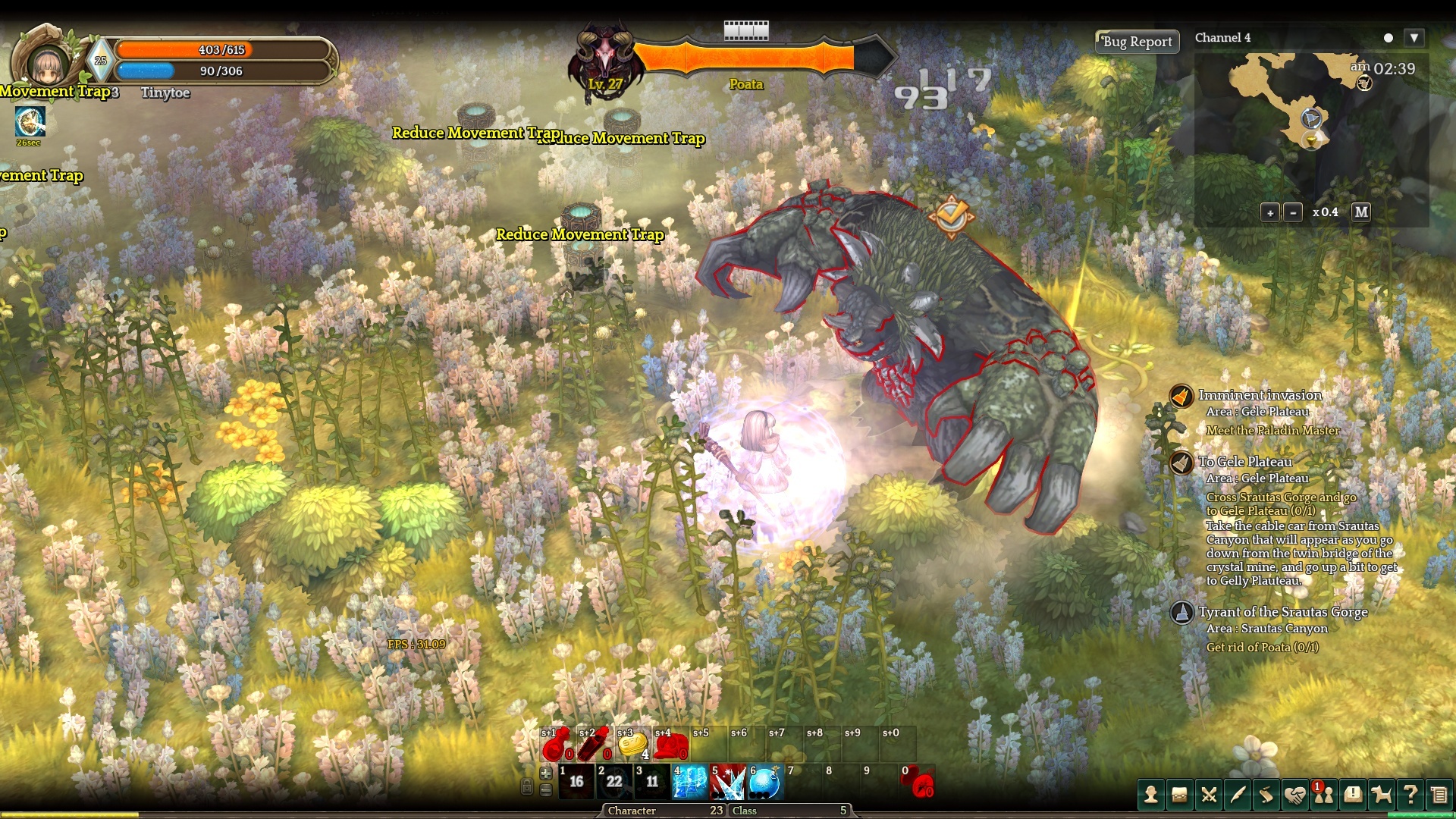Open the crossed swords skills menu
The image size is (1456, 819).
point(1209,795)
